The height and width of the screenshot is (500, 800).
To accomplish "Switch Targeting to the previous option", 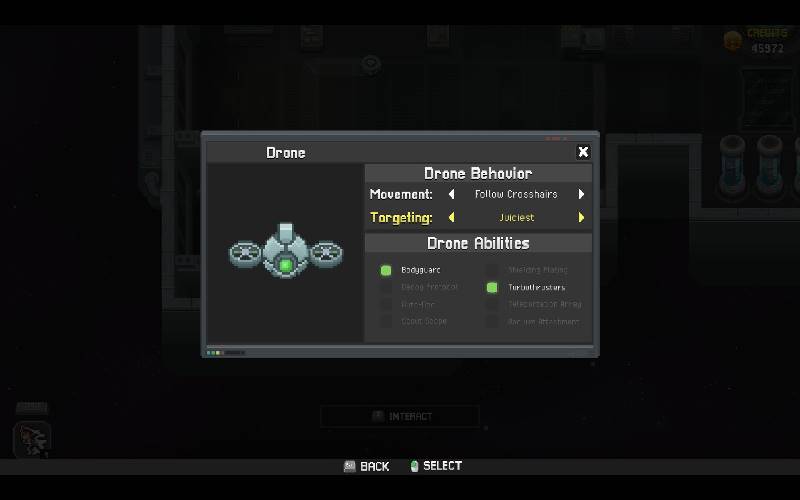I will [x=451, y=217].
